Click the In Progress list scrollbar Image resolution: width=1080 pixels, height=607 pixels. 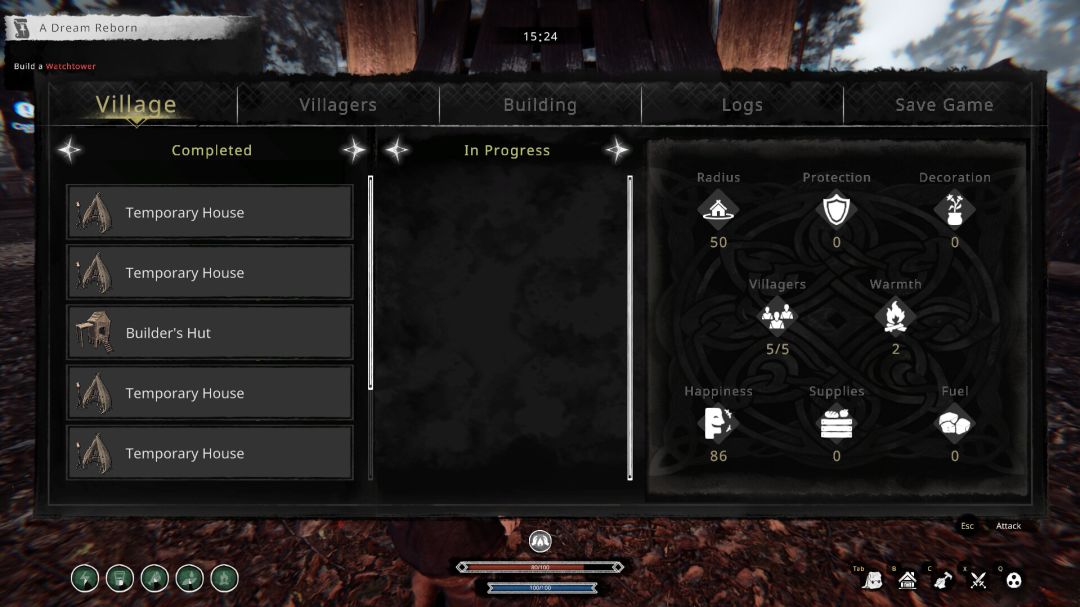(630, 327)
